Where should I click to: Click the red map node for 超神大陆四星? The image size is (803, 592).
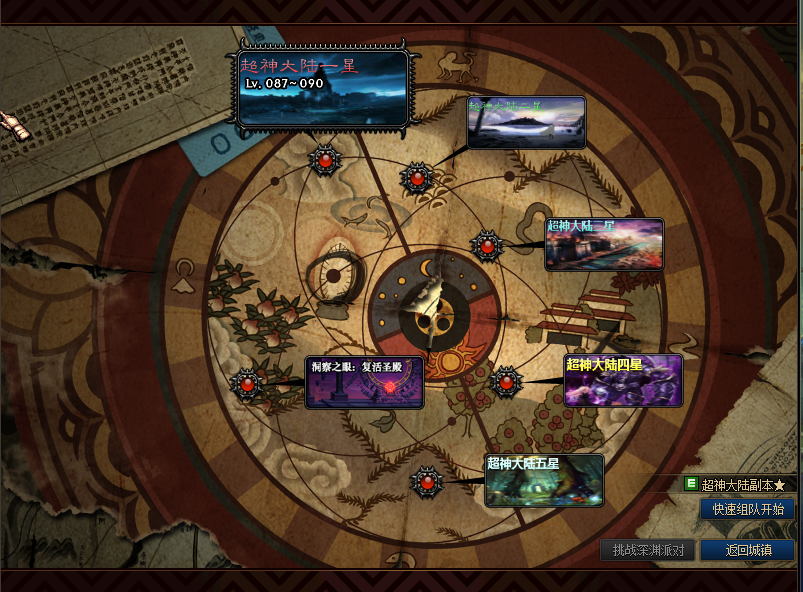[506, 381]
